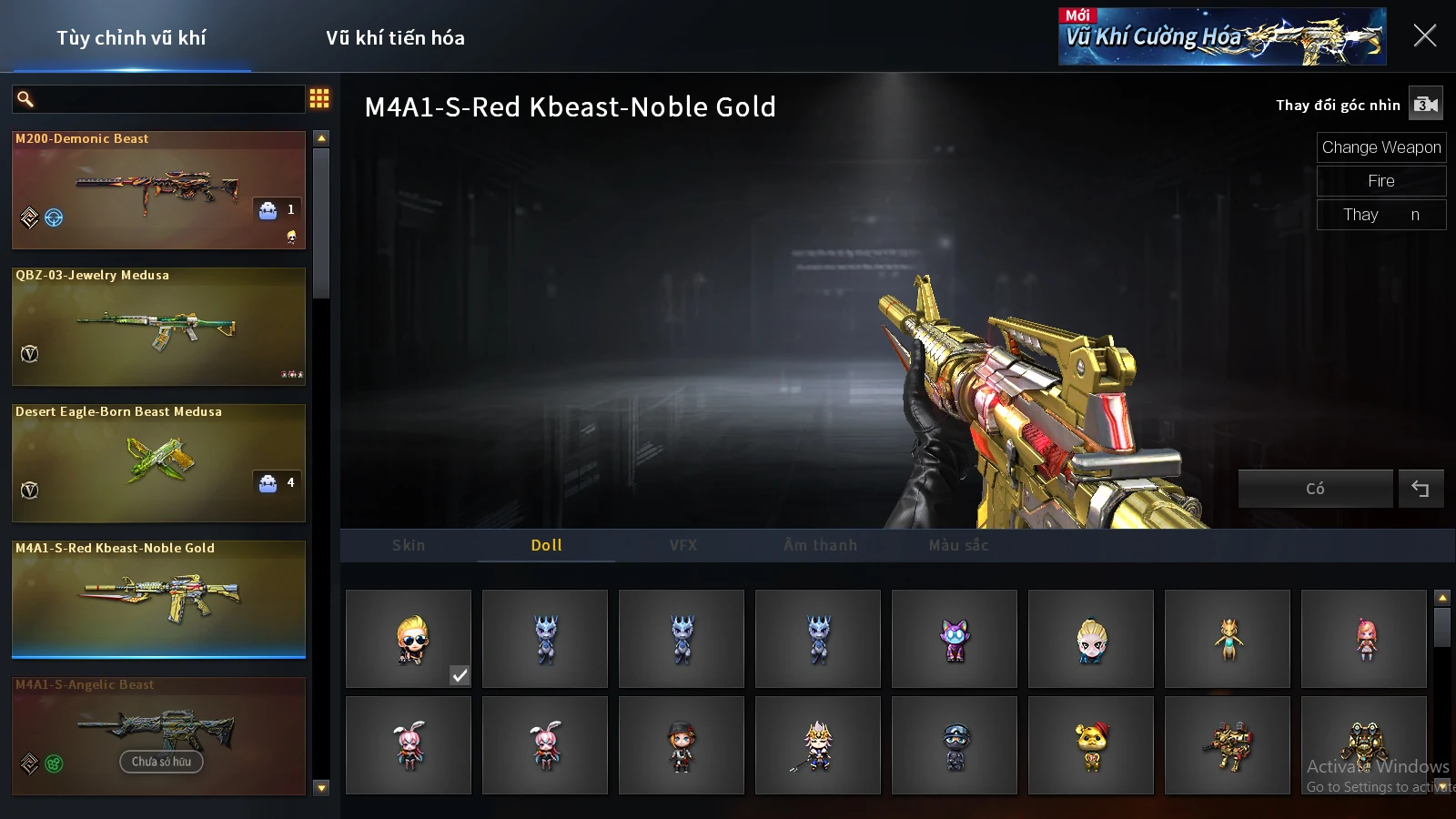Open the Tùy chỉnh vũ khí tab
This screenshot has width=1456, height=819.
click(131, 38)
